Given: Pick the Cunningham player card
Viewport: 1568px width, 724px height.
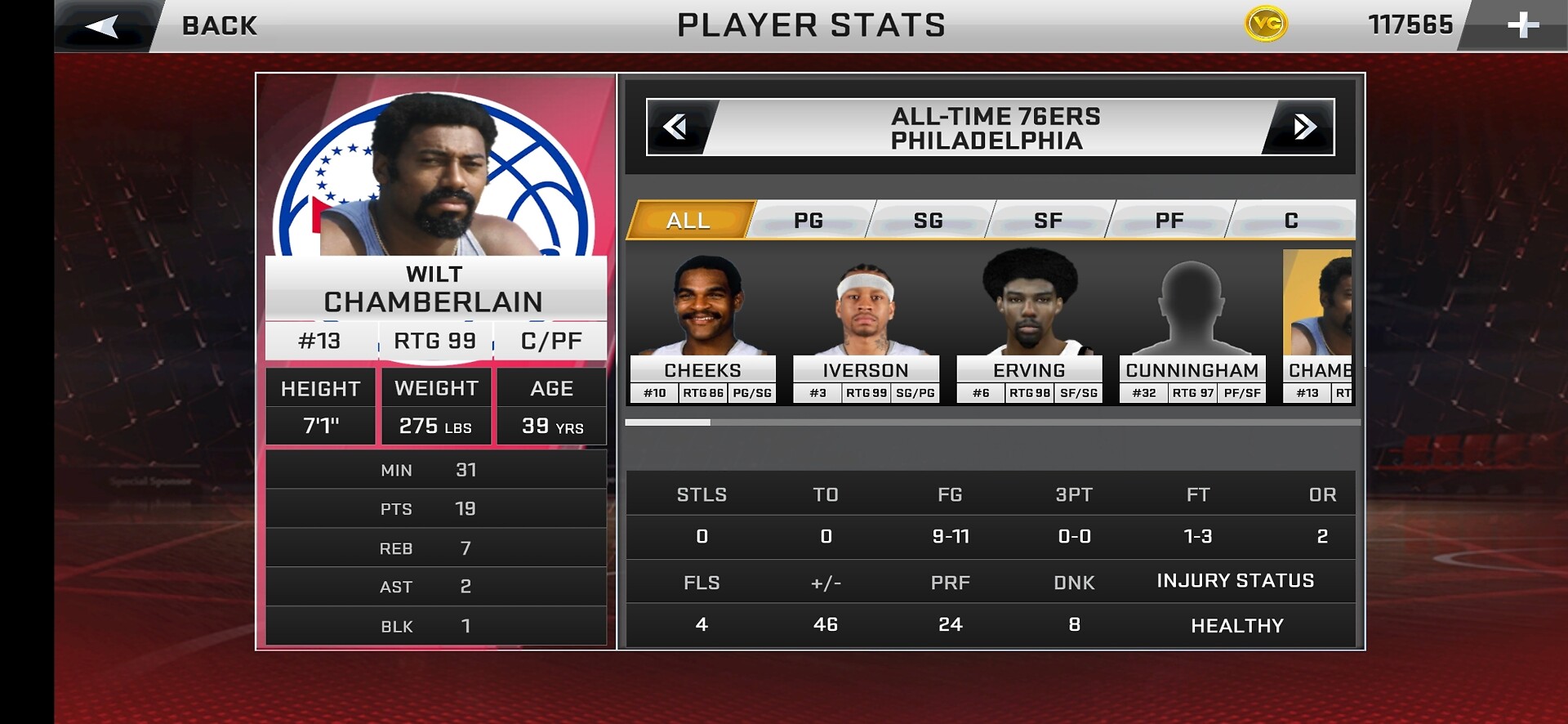Looking at the screenshot, I should coord(1192,327).
